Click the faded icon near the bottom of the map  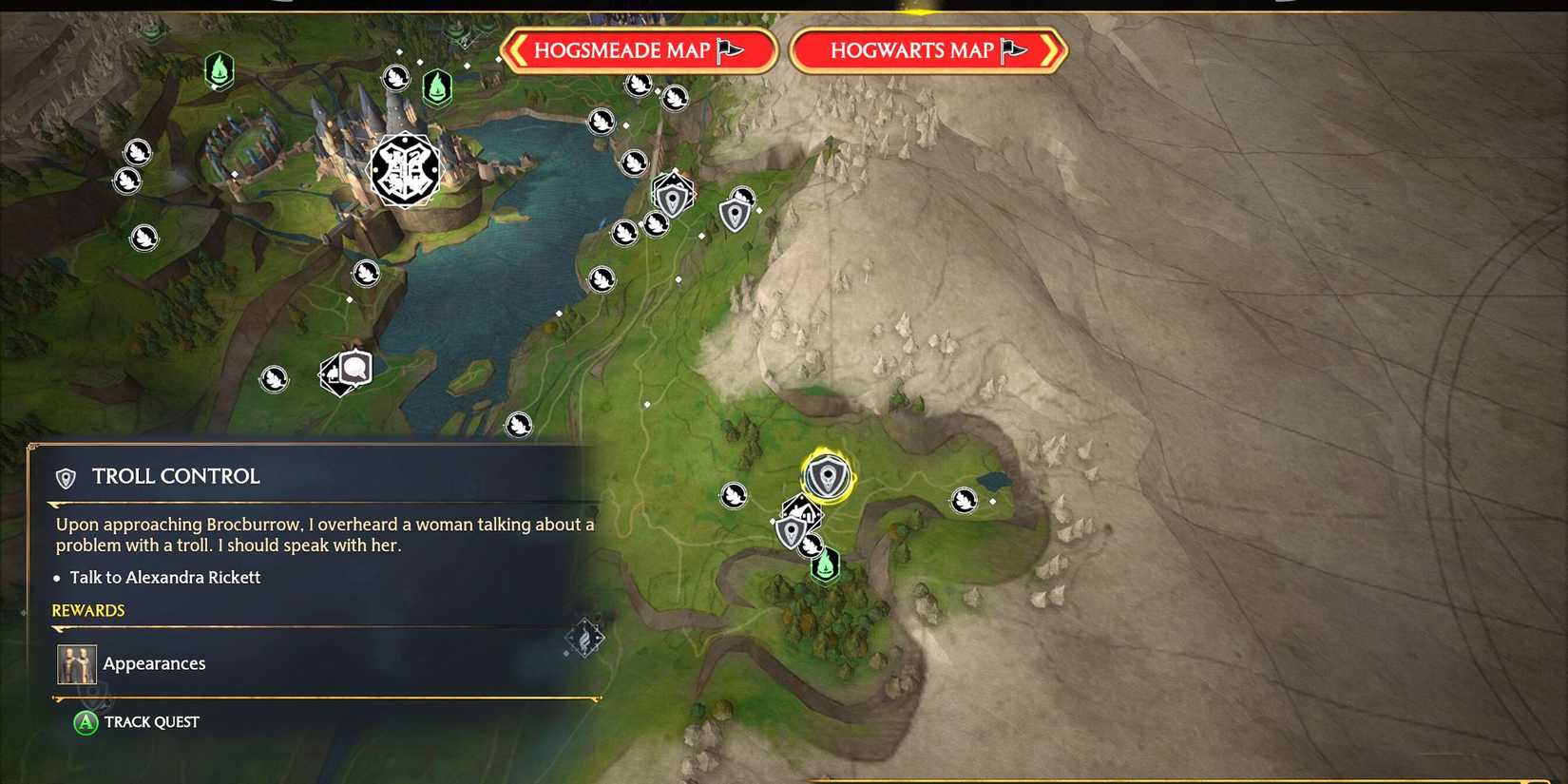pos(586,639)
